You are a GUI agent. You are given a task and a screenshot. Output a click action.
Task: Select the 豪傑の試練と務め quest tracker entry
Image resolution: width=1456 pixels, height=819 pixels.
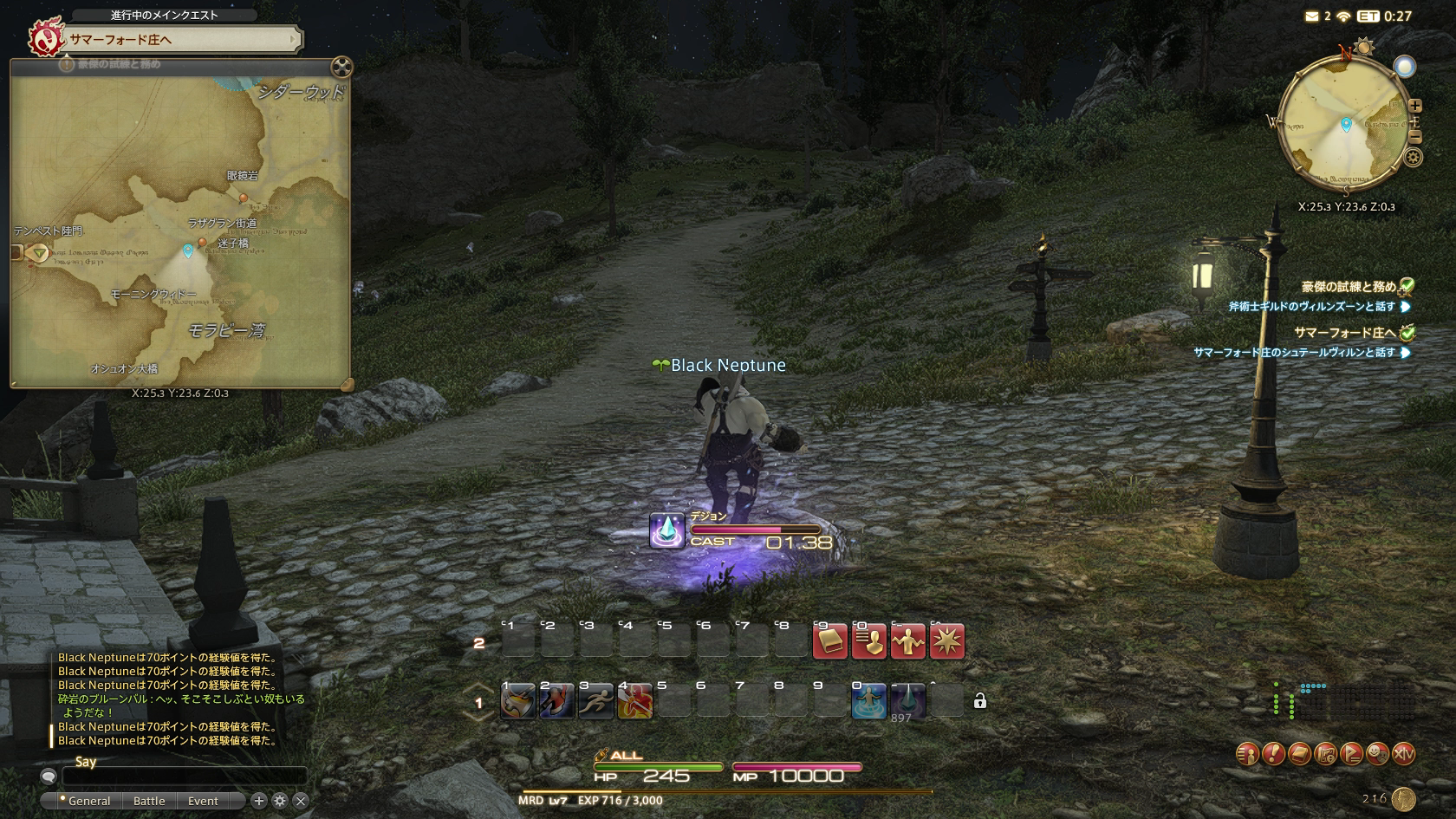point(1348,287)
